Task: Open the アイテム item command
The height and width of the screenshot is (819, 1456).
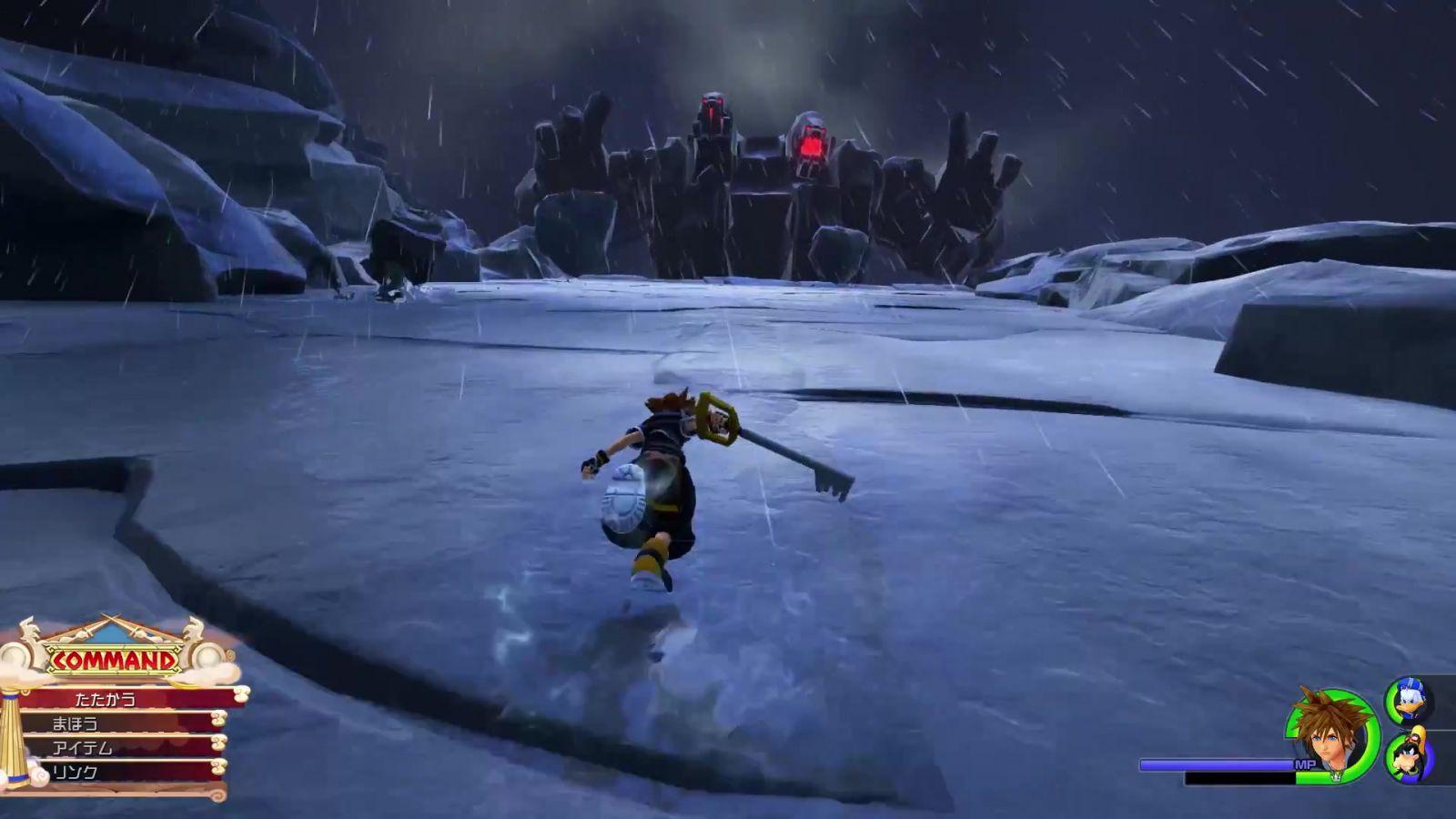Action: [x=118, y=747]
